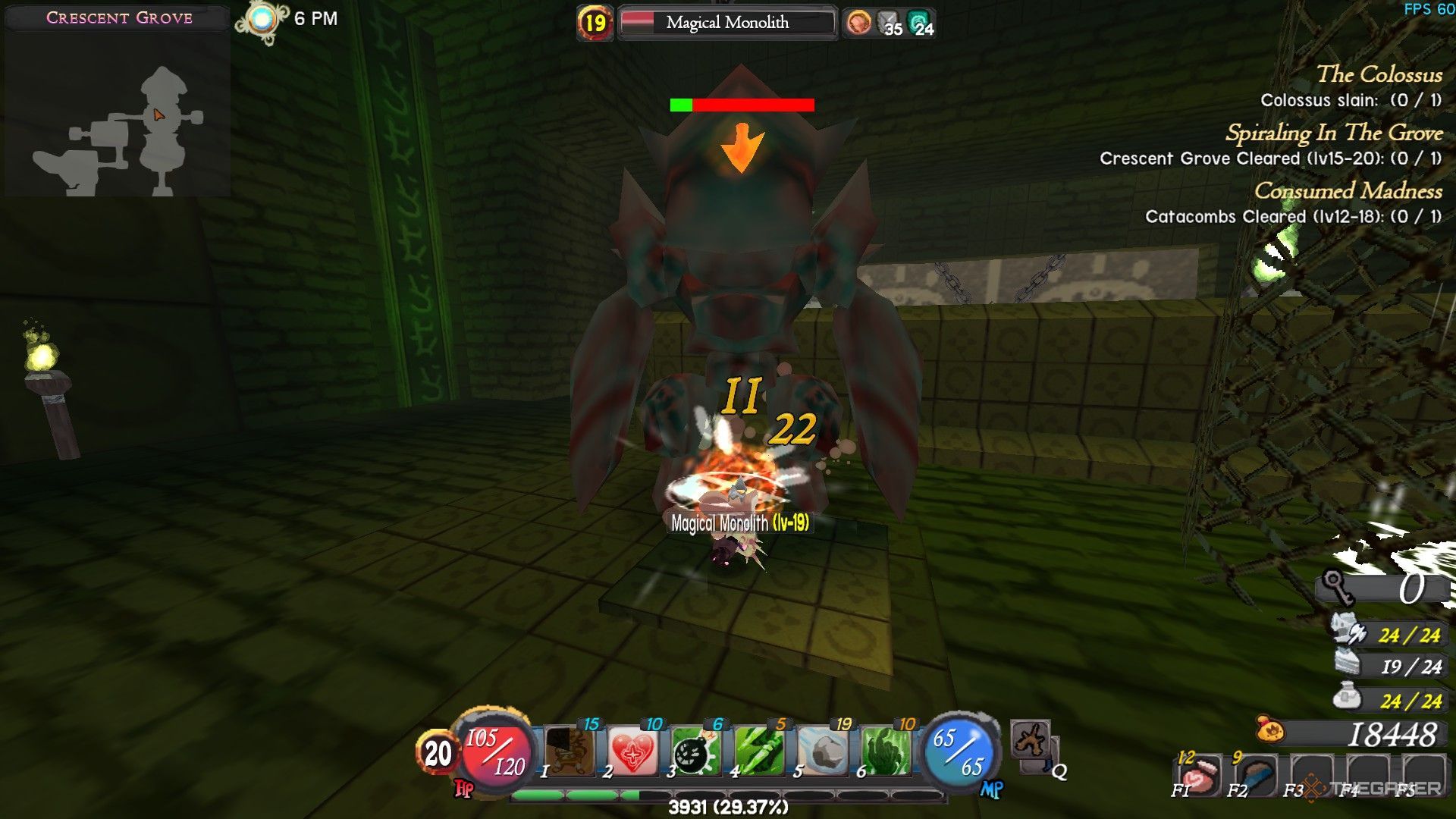1456x819 pixels.
Task: Click the boss level 19 badge
Action: click(596, 23)
